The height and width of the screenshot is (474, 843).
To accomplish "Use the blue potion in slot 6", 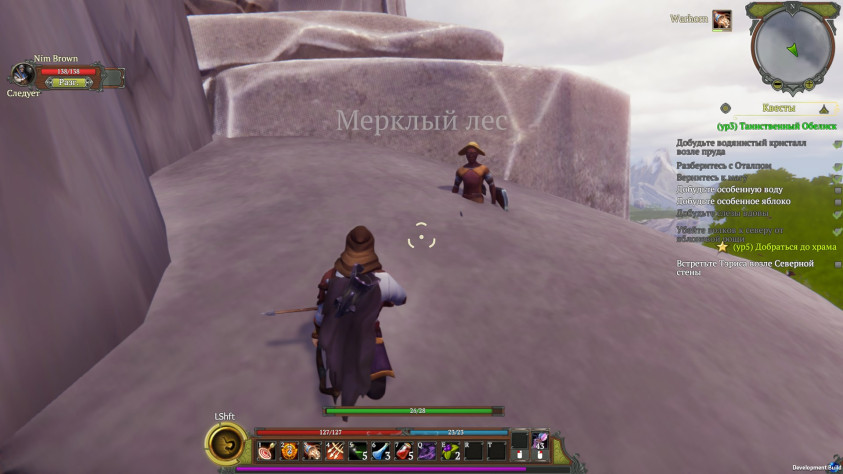I will (x=380, y=451).
